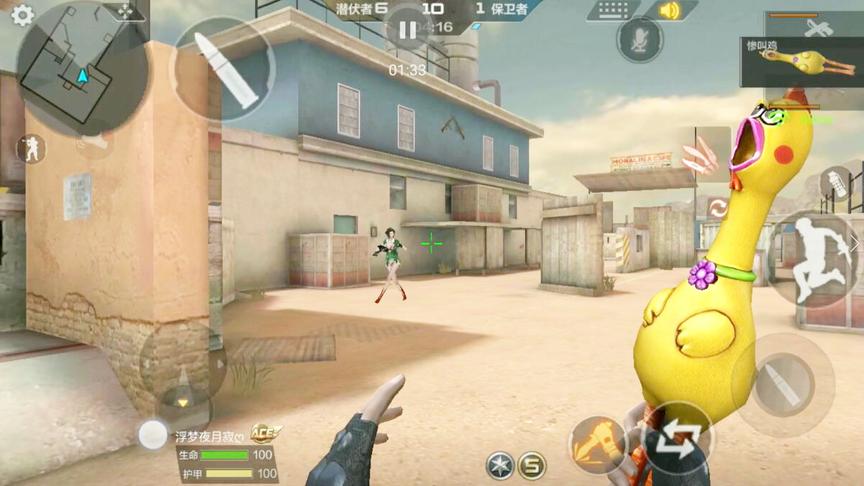Select the screaming chicken weapon slot

point(801,60)
